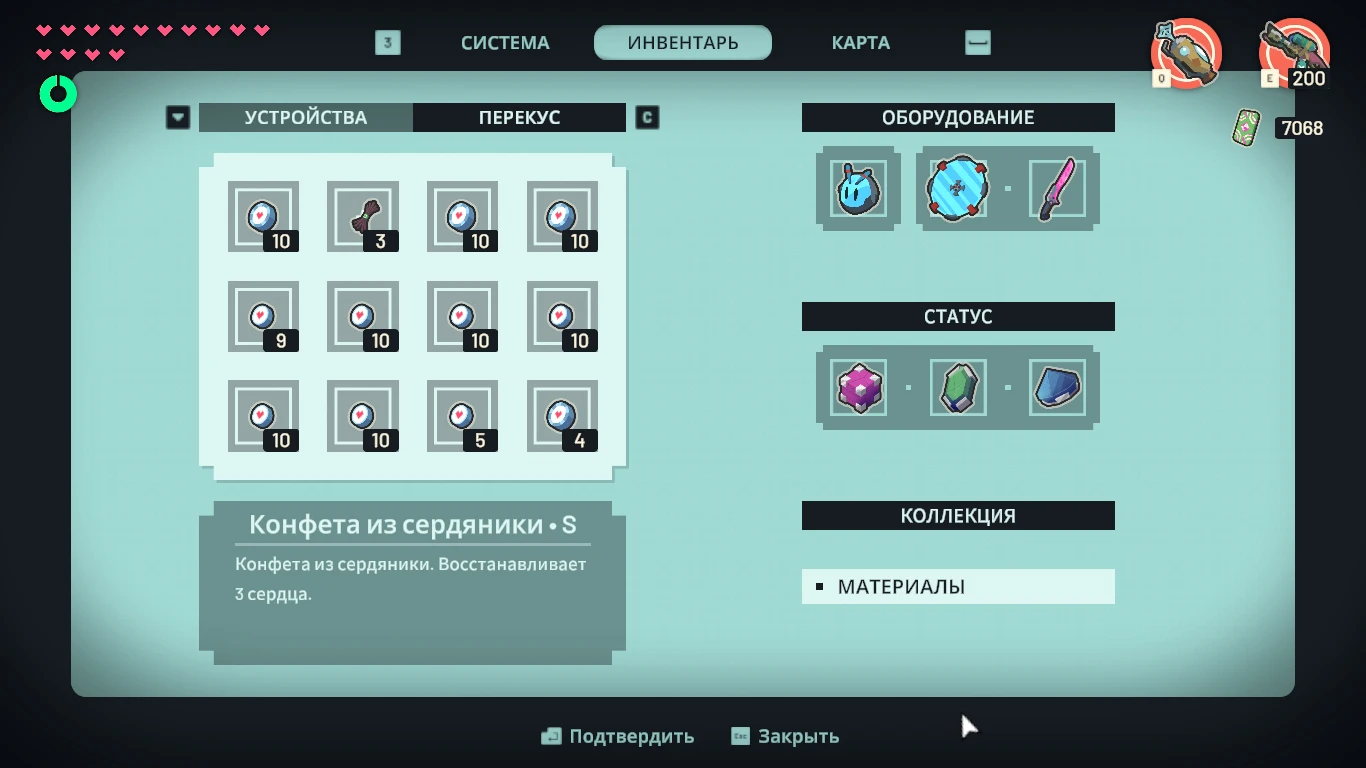The width and height of the screenshot is (1366, 768).
Task: Click the green circular gauge at top left
Action: click(57, 93)
